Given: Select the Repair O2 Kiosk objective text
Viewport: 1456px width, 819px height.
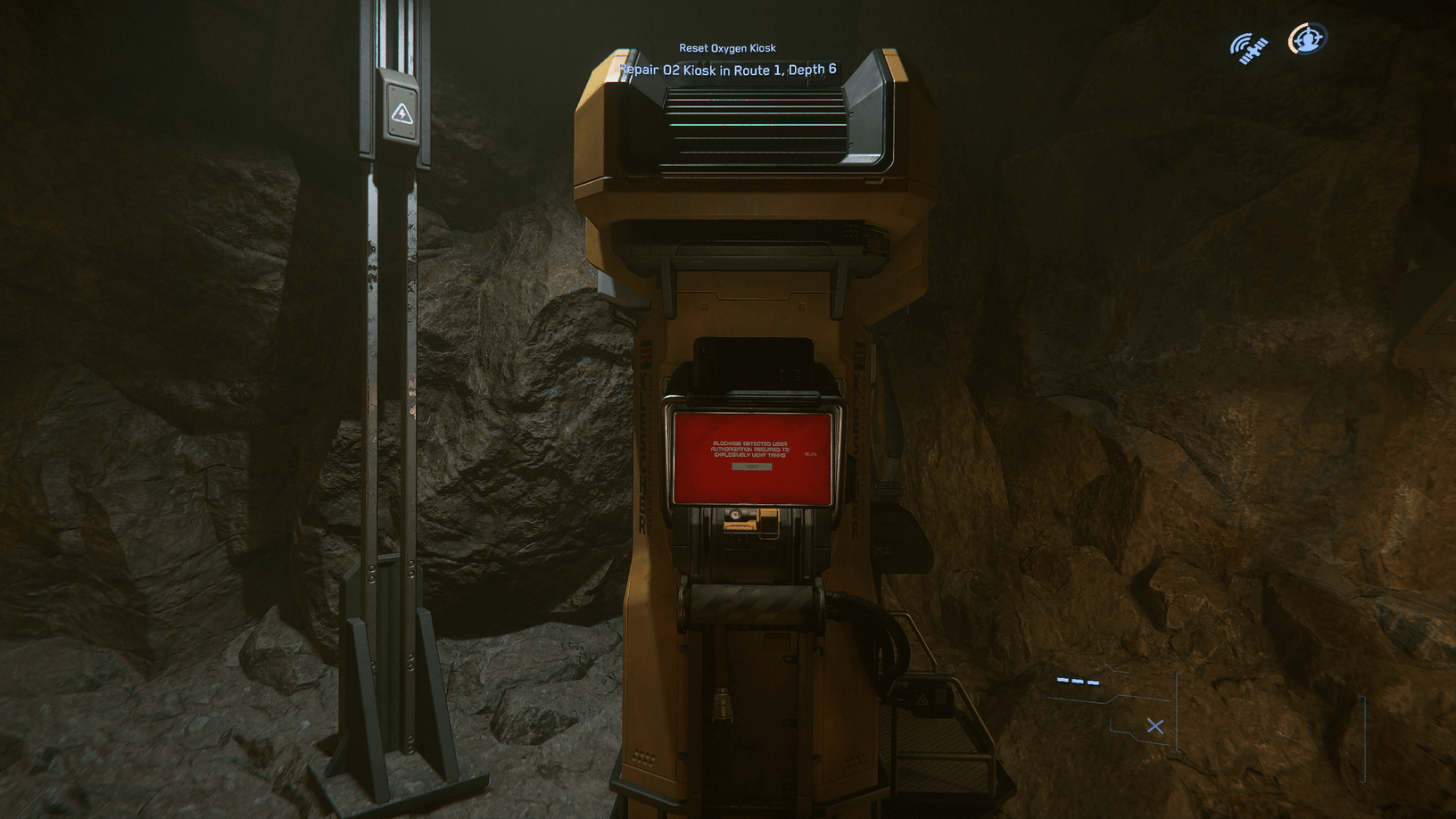Looking at the screenshot, I should [x=728, y=69].
